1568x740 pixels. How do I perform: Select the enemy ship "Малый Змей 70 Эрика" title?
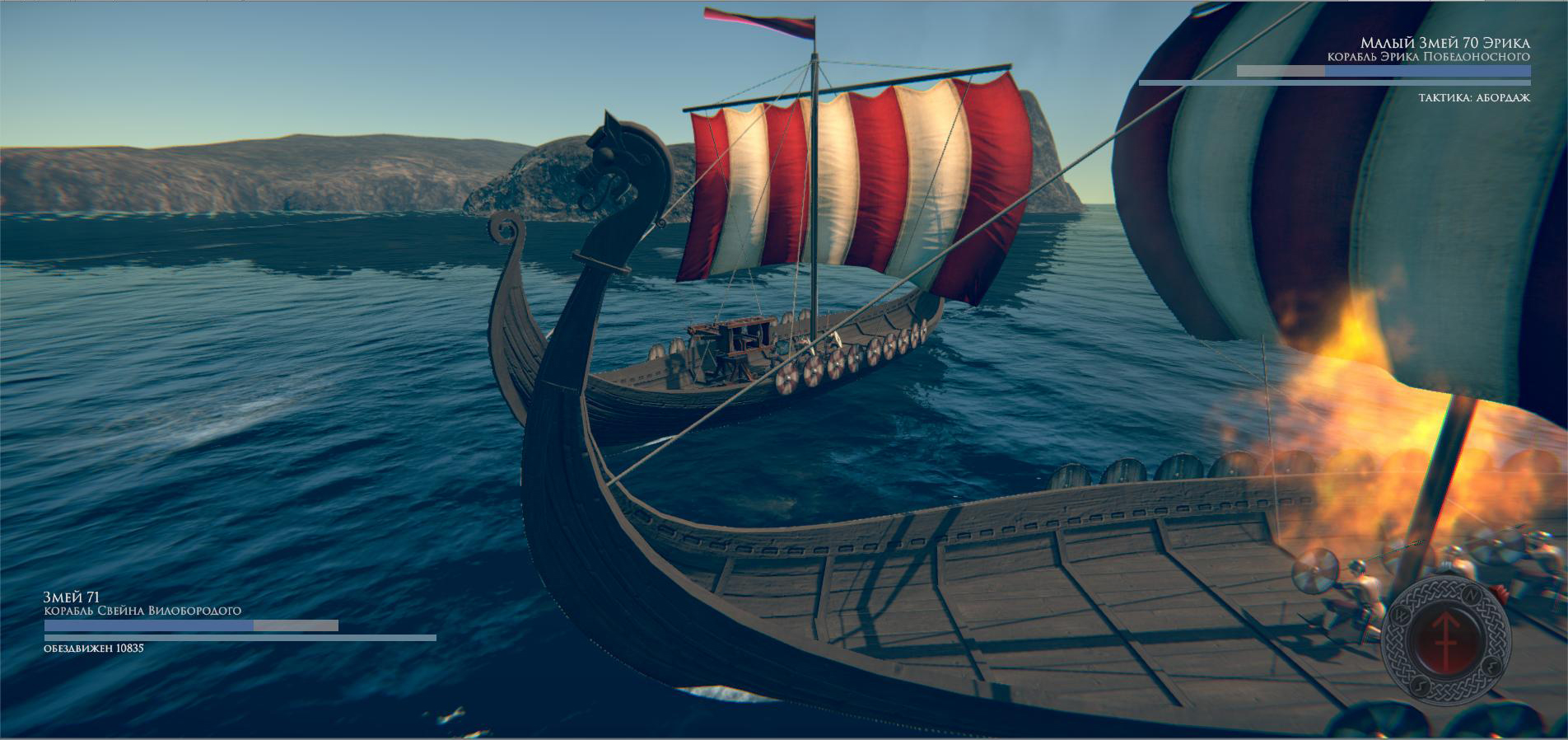point(1444,43)
